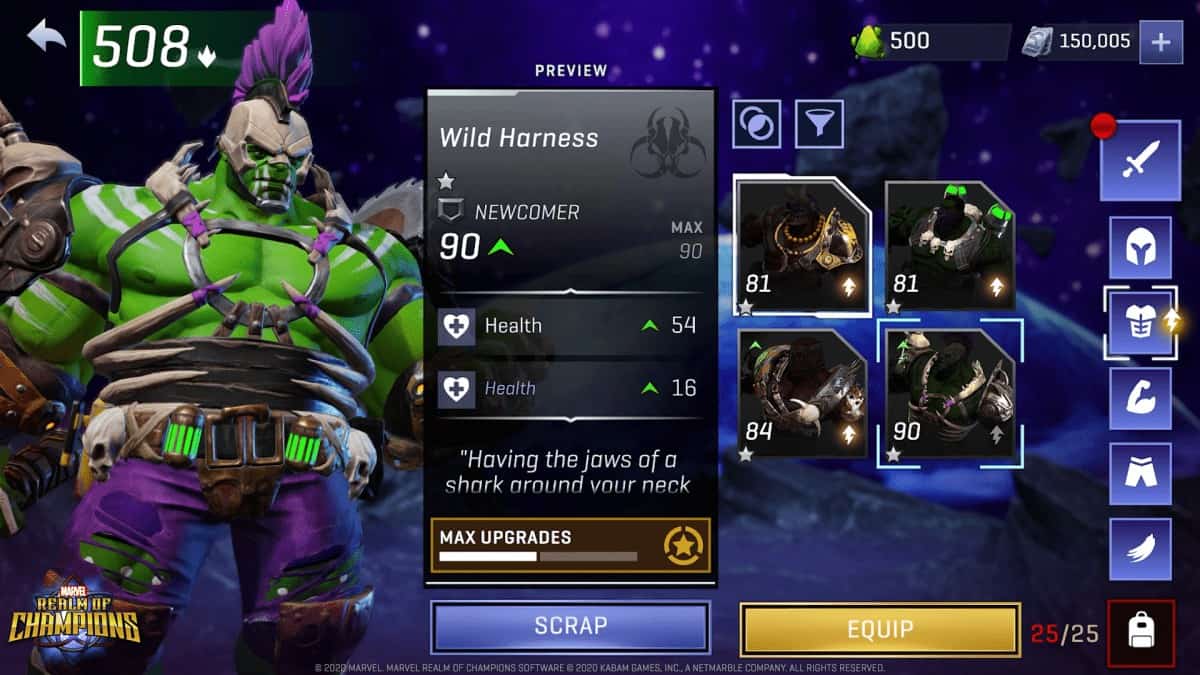This screenshot has height=675, width=1200.
Task: Open the Max Upgrades panel
Action: pyautogui.click(x=570, y=545)
